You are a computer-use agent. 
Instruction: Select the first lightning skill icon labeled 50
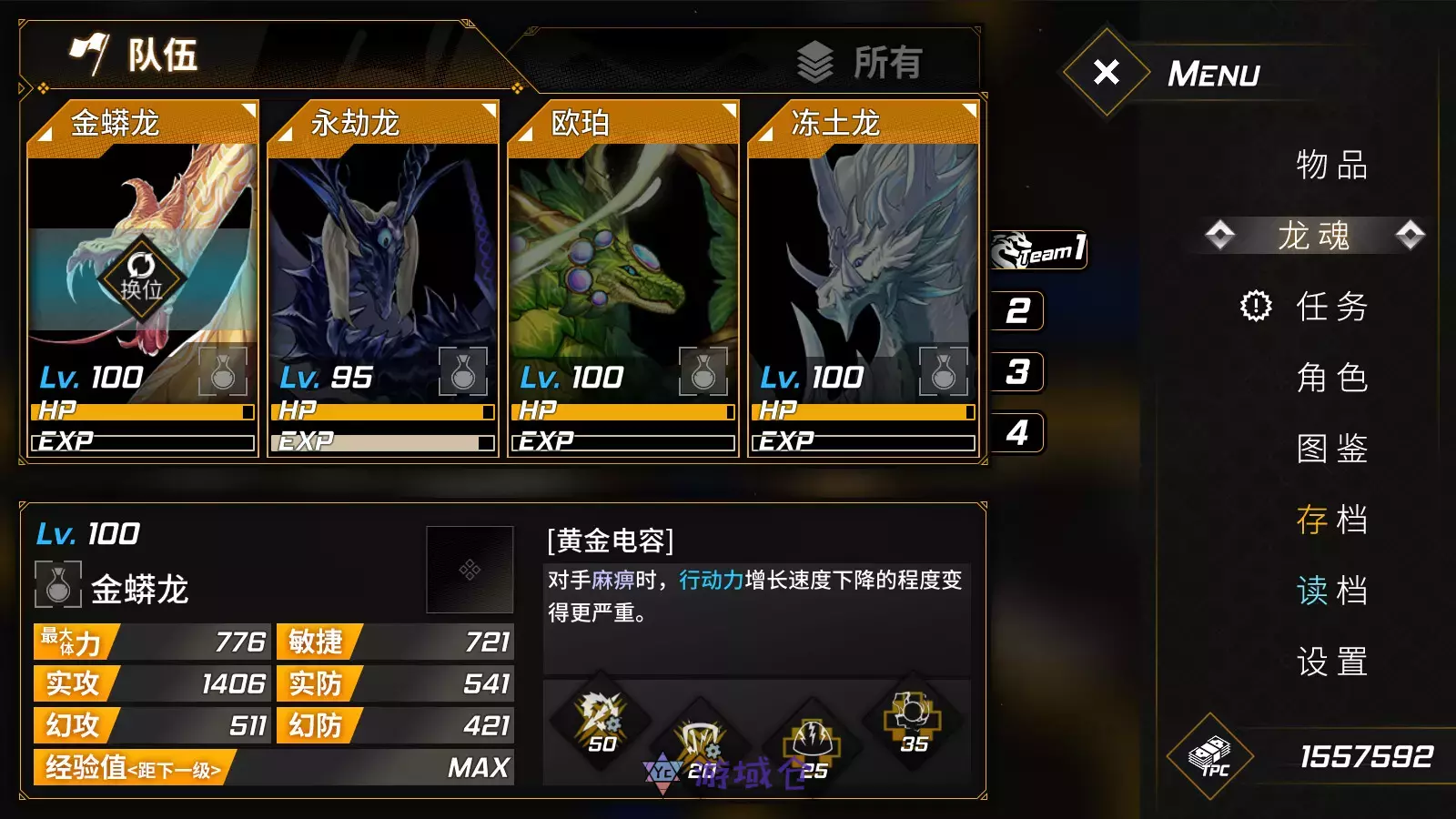pos(601,725)
